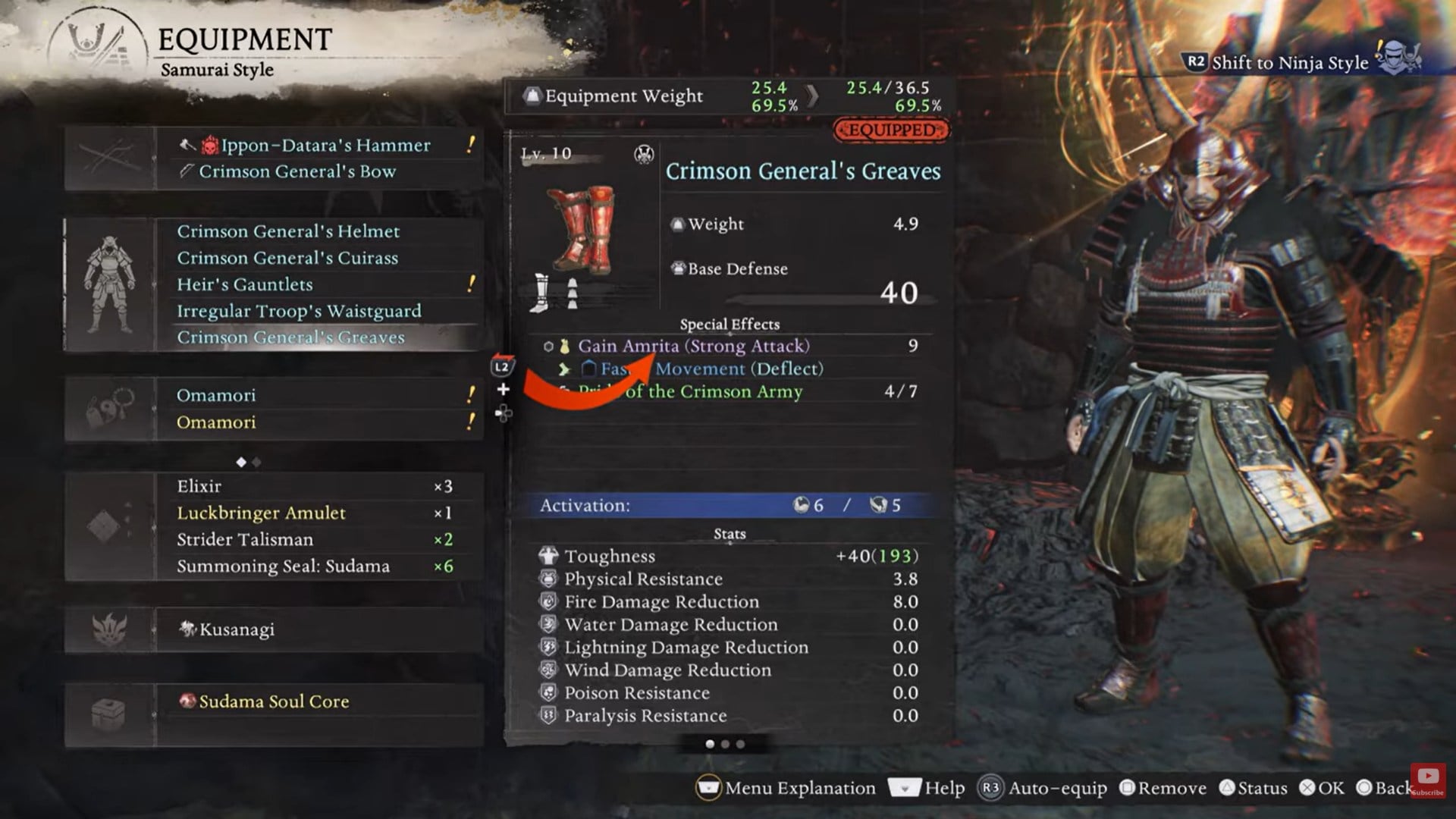Select the guardian spirit category icon beside Kusanagi
Screen dimensions: 1456x819
tap(110, 628)
